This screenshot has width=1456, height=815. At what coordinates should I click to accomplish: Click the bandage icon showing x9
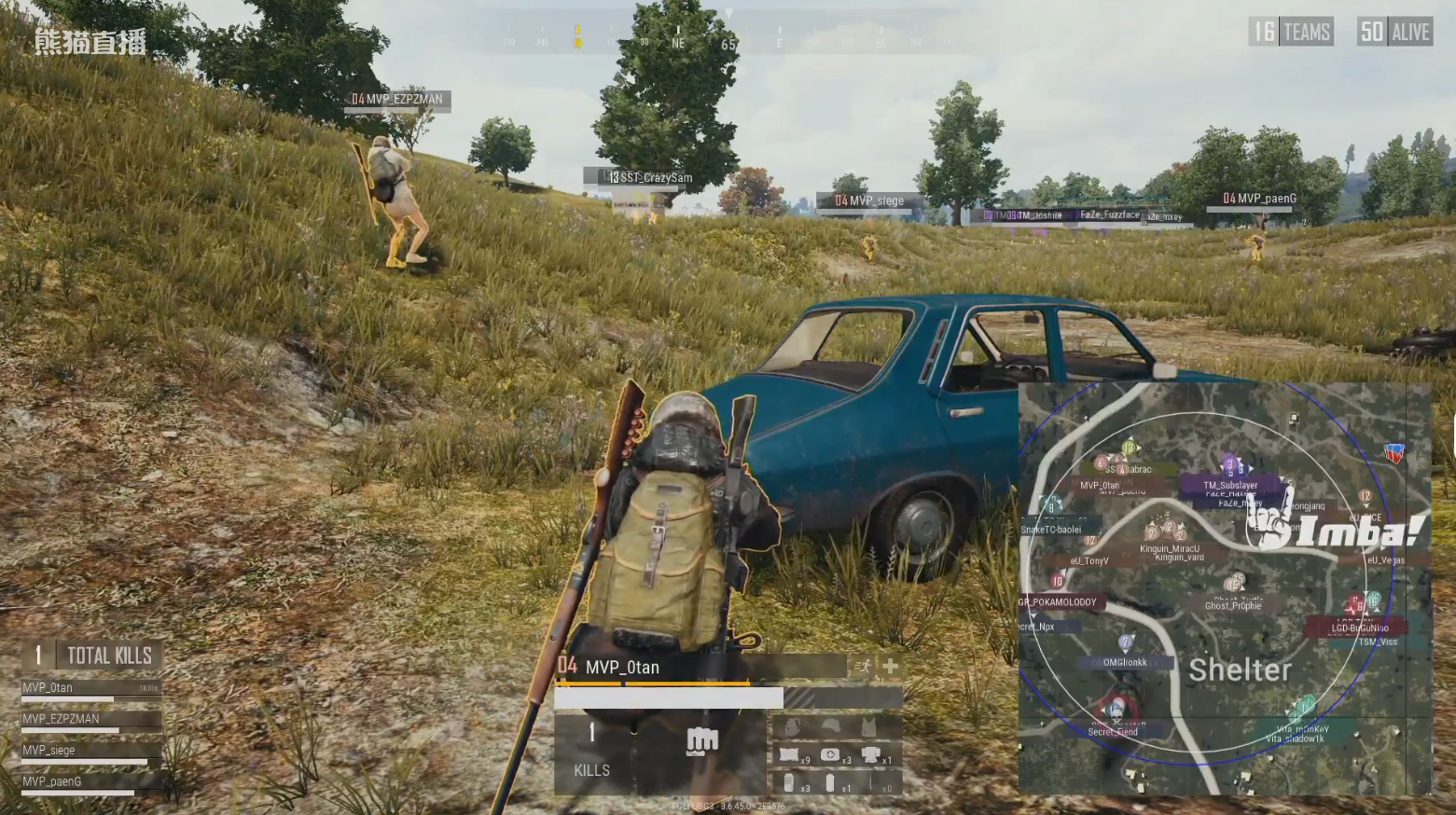click(789, 756)
